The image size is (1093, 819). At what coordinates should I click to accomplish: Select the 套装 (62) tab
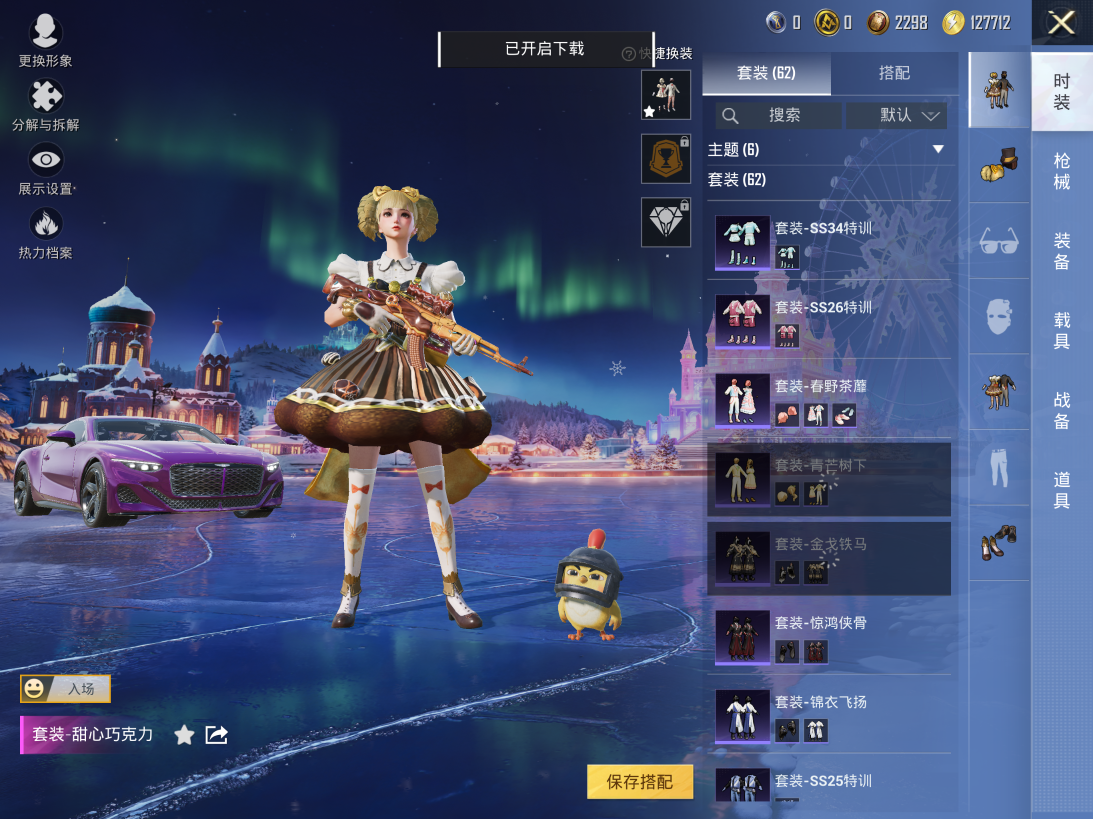766,73
